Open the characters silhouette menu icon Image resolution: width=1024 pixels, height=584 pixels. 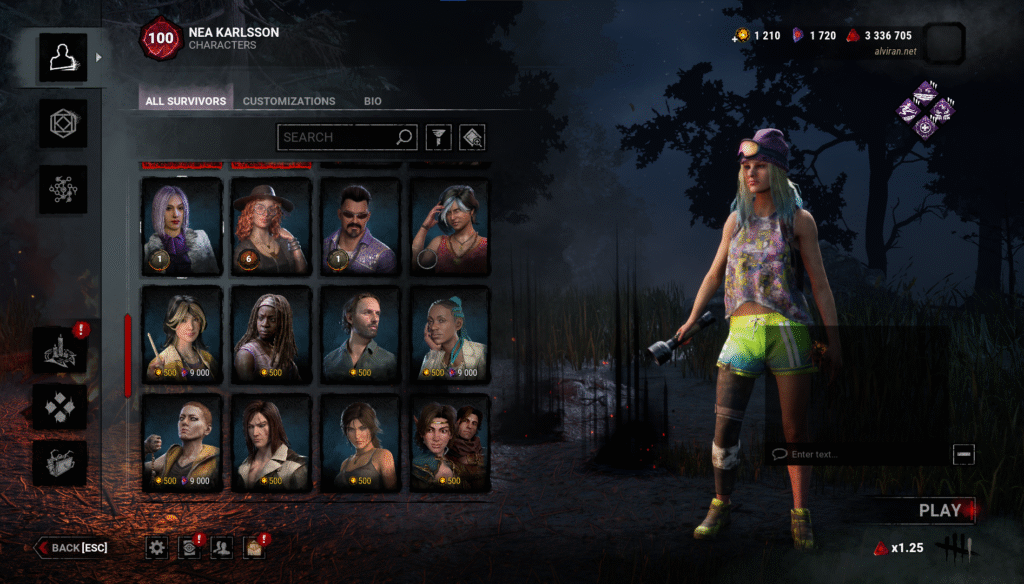click(x=63, y=58)
